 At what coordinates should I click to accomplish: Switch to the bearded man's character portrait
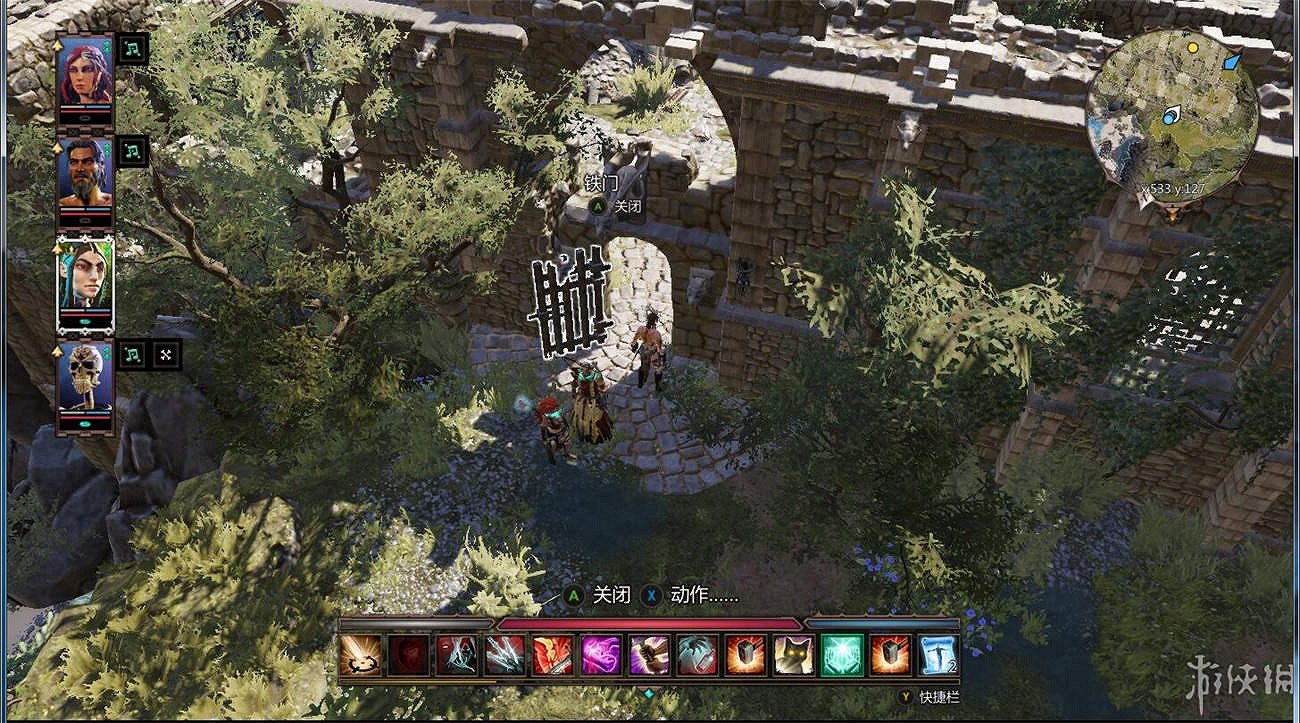(86, 172)
